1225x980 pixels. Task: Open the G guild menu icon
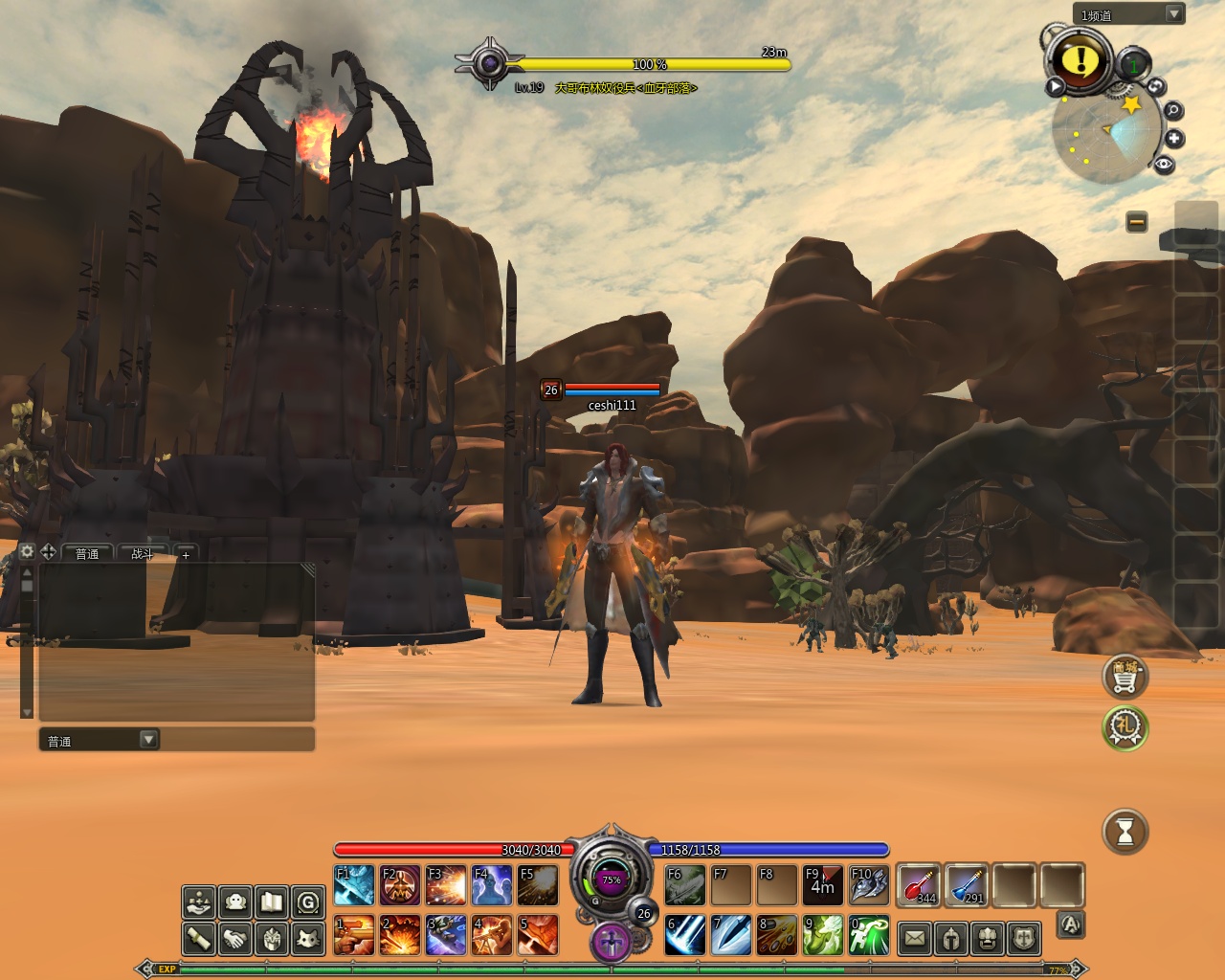click(307, 902)
